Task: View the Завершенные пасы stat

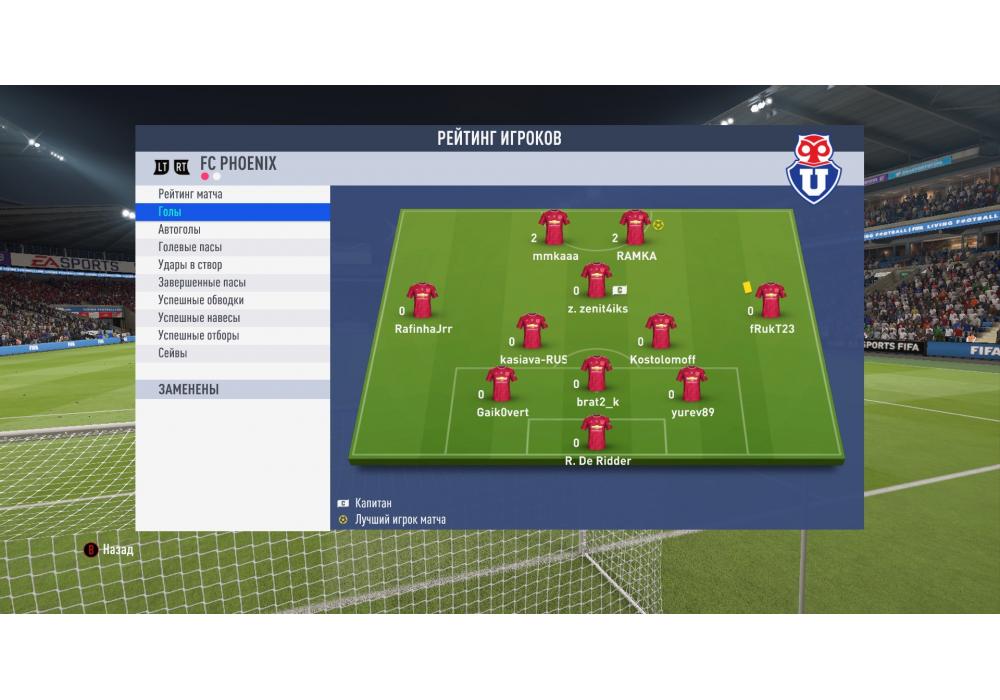Action: pos(232,282)
